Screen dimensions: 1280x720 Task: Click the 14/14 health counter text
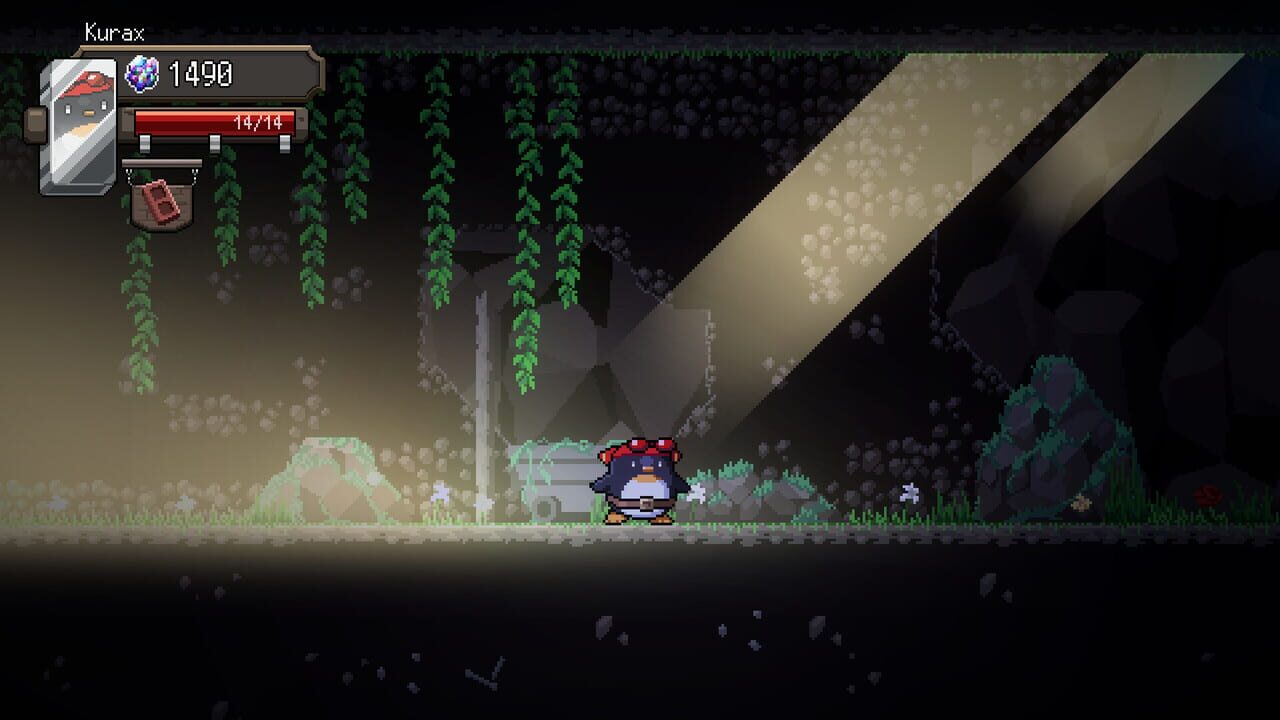258,122
